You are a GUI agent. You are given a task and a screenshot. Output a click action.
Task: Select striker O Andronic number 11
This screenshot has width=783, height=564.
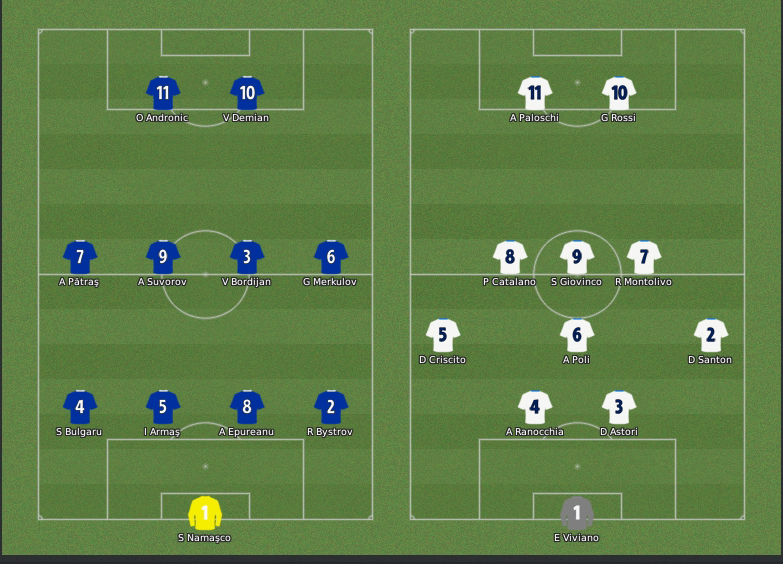click(x=163, y=93)
